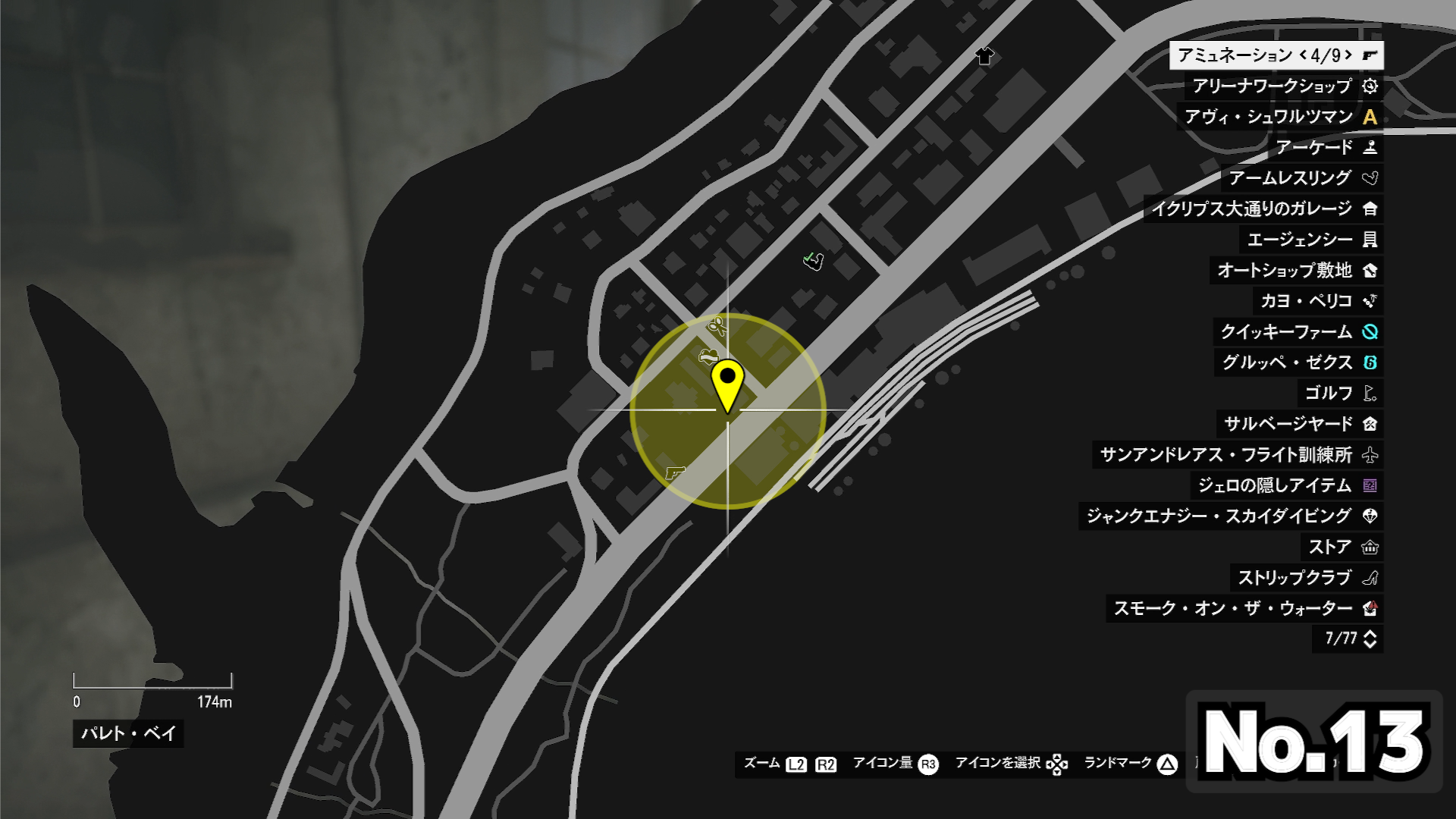
Task: Click the t-shirt clothing store map icon
Action: (984, 56)
